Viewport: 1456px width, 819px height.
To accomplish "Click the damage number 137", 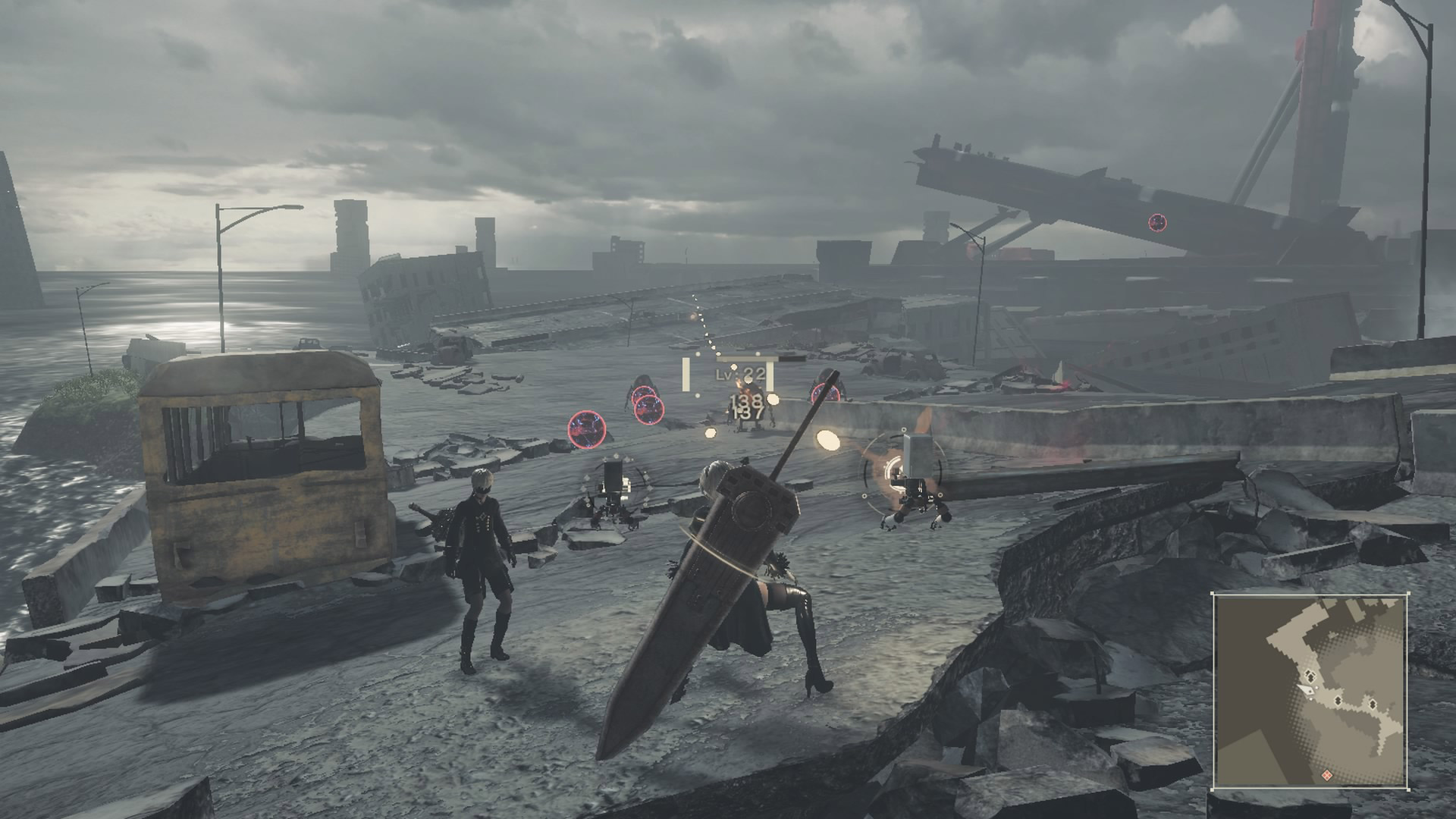I will pyautogui.click(x=748, y=414).
